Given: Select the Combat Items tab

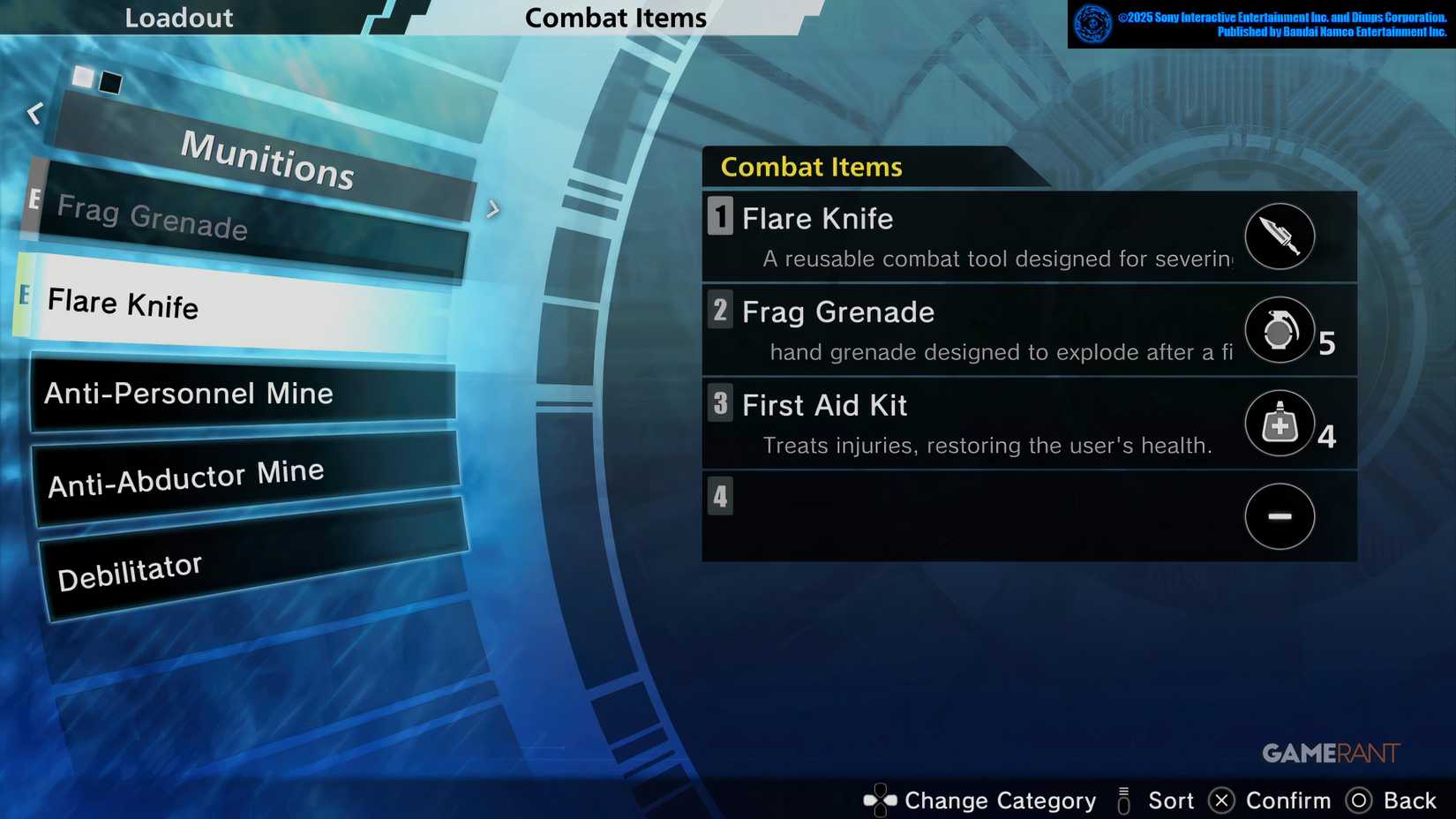Looking at the screenshot, I should [x=616, y=18].
